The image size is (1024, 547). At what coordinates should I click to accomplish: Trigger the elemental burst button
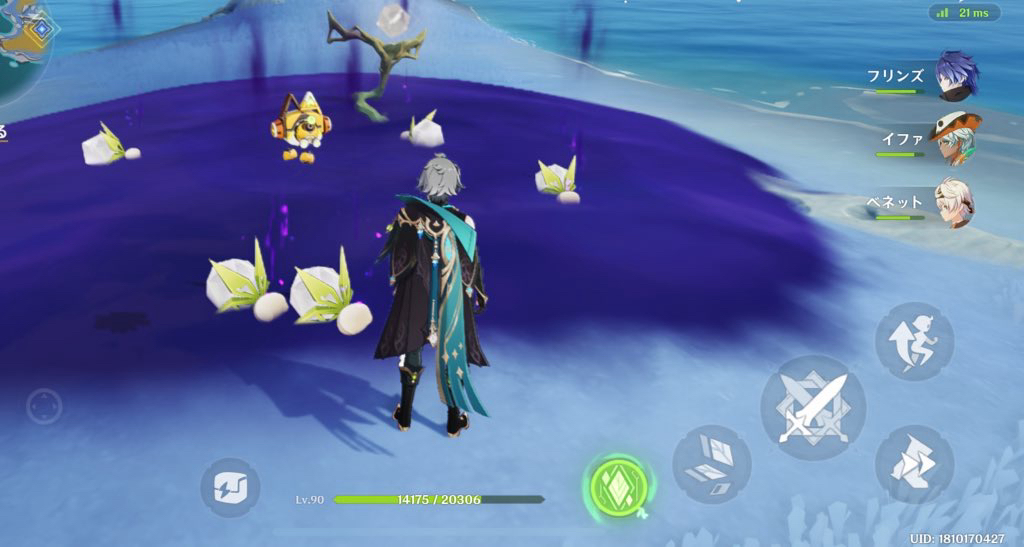pos(712,463)
